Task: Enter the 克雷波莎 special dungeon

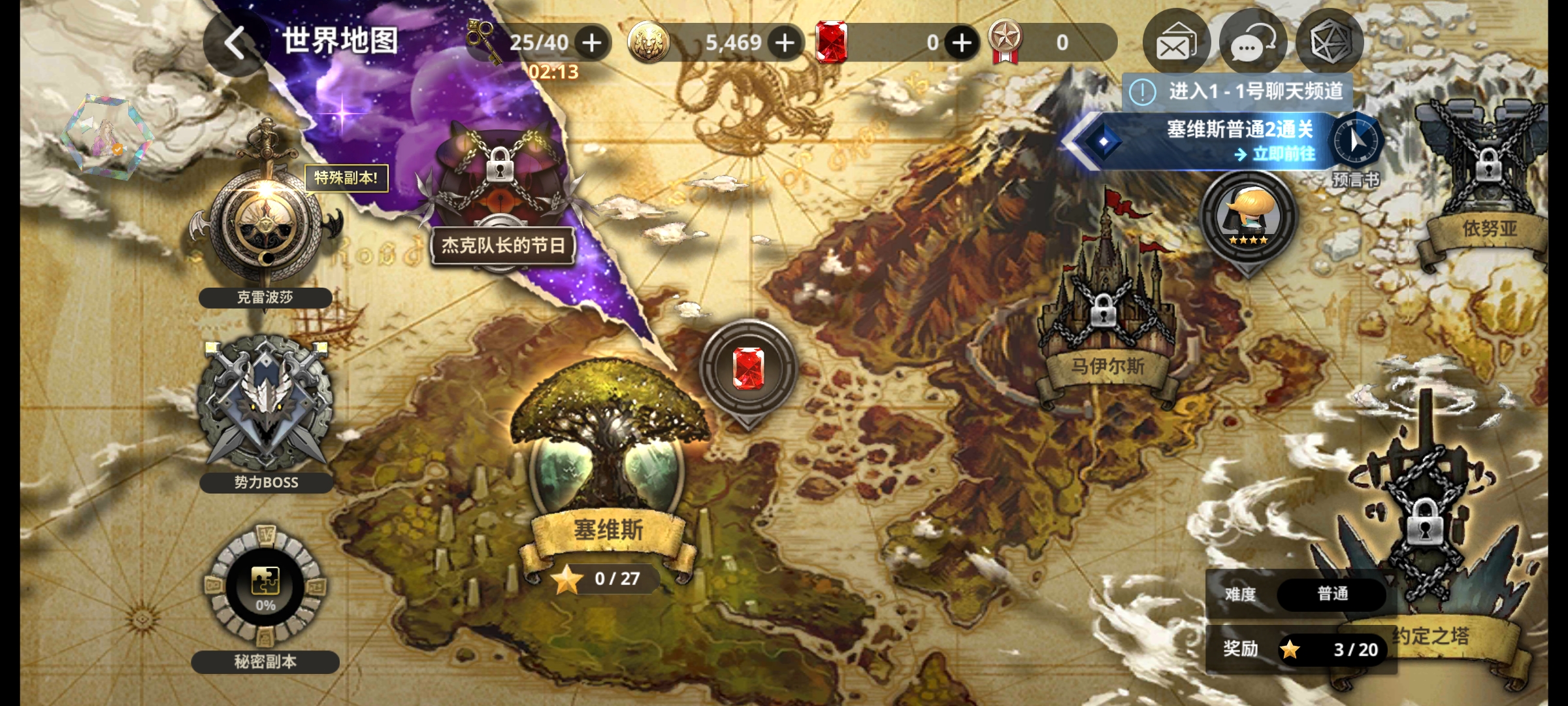Action: pyautogui.click(x=265, y=222)
